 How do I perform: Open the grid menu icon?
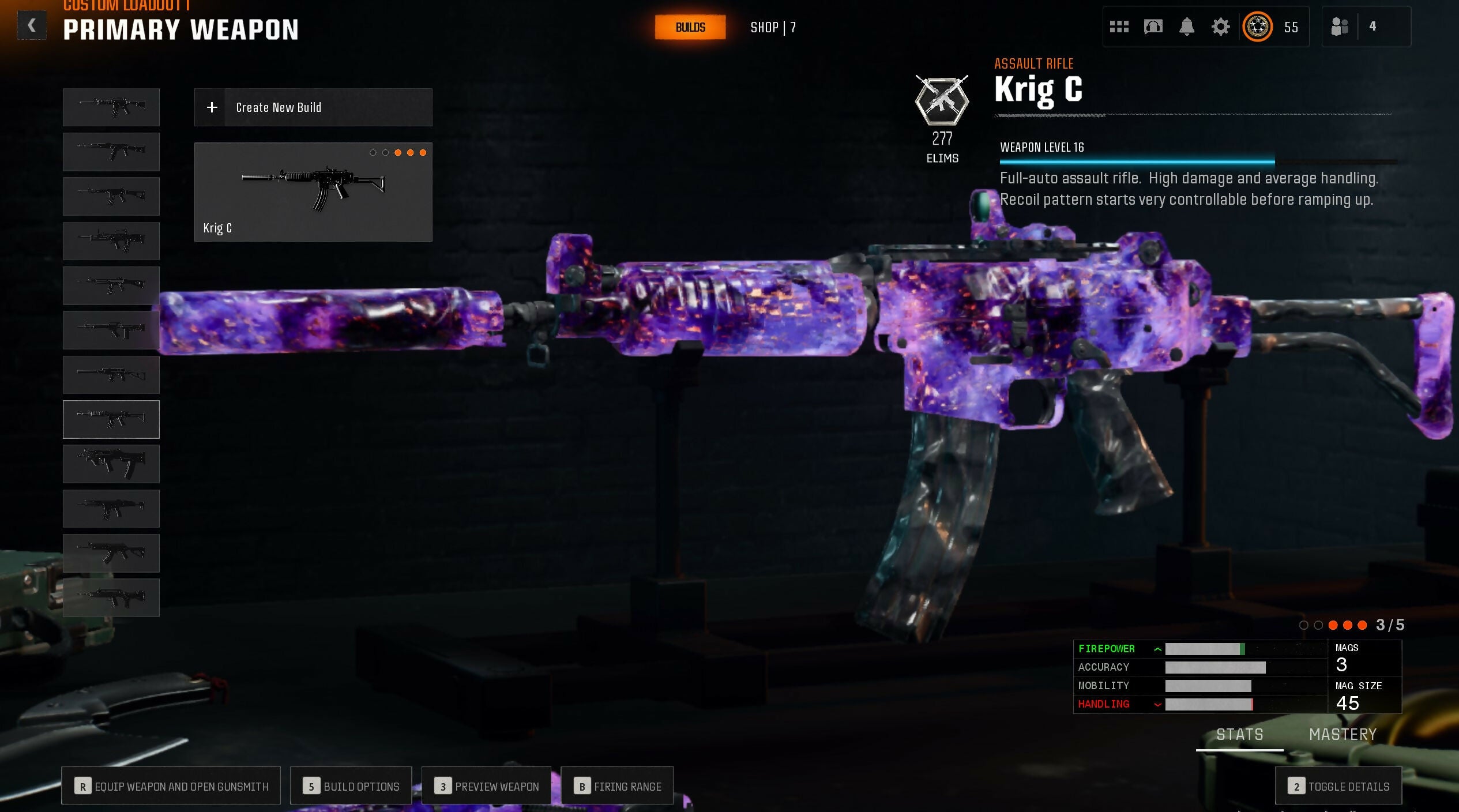click(x=1119, y=27)
